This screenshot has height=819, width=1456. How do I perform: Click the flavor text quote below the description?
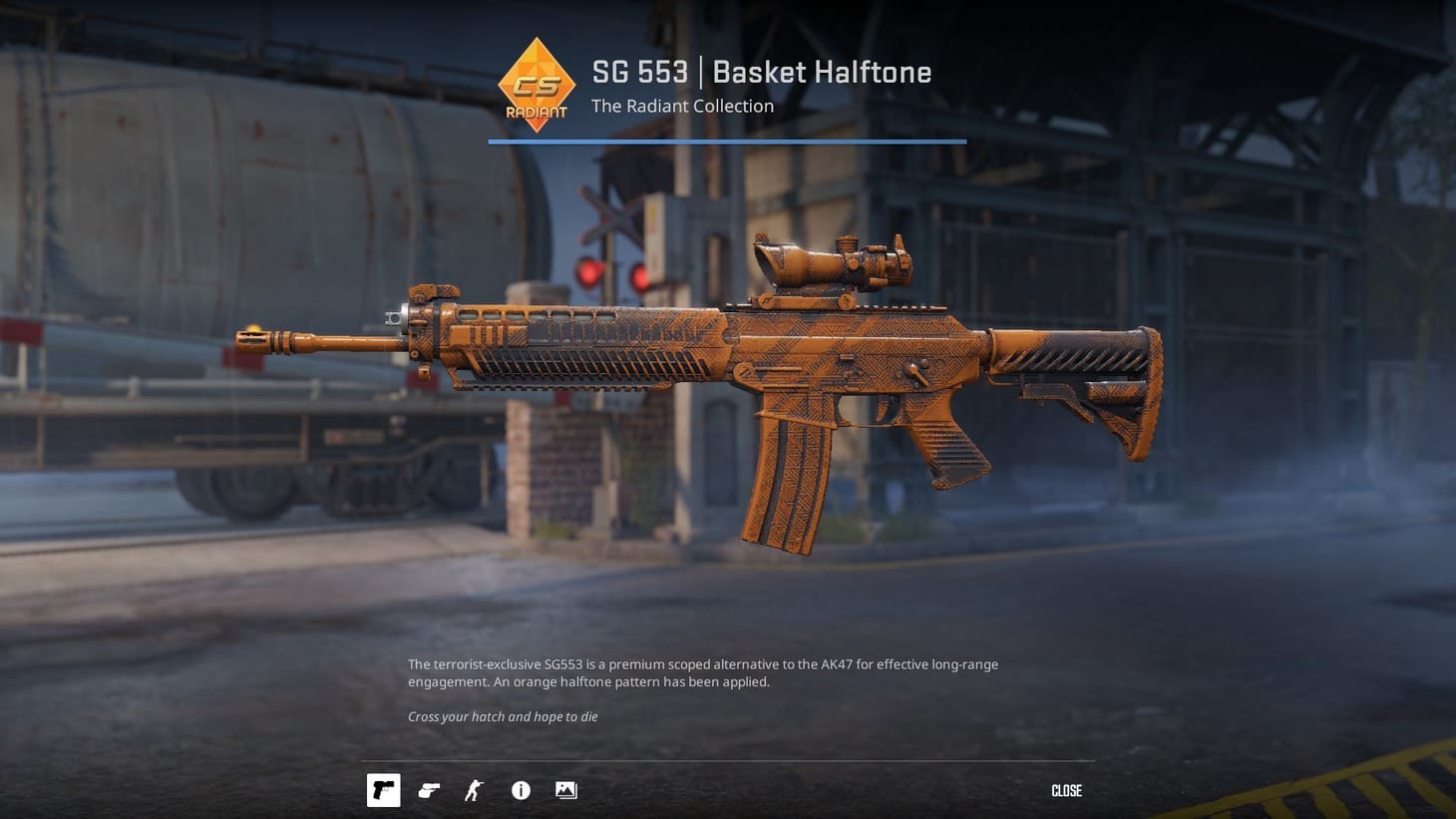tap(502, 716)
